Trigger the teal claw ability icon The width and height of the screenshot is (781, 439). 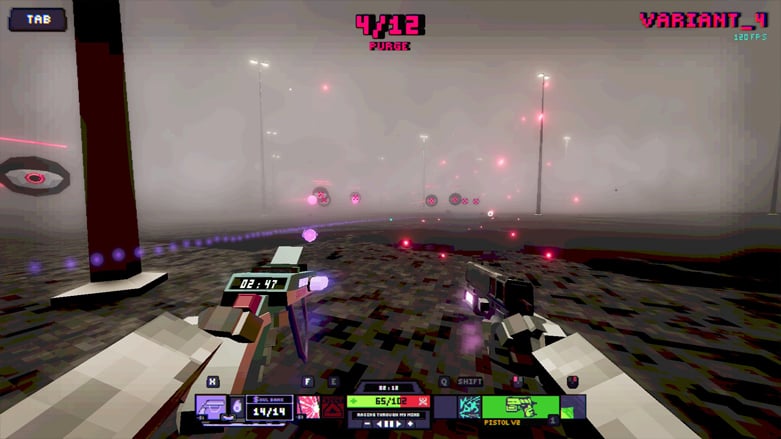coord(469,407)
